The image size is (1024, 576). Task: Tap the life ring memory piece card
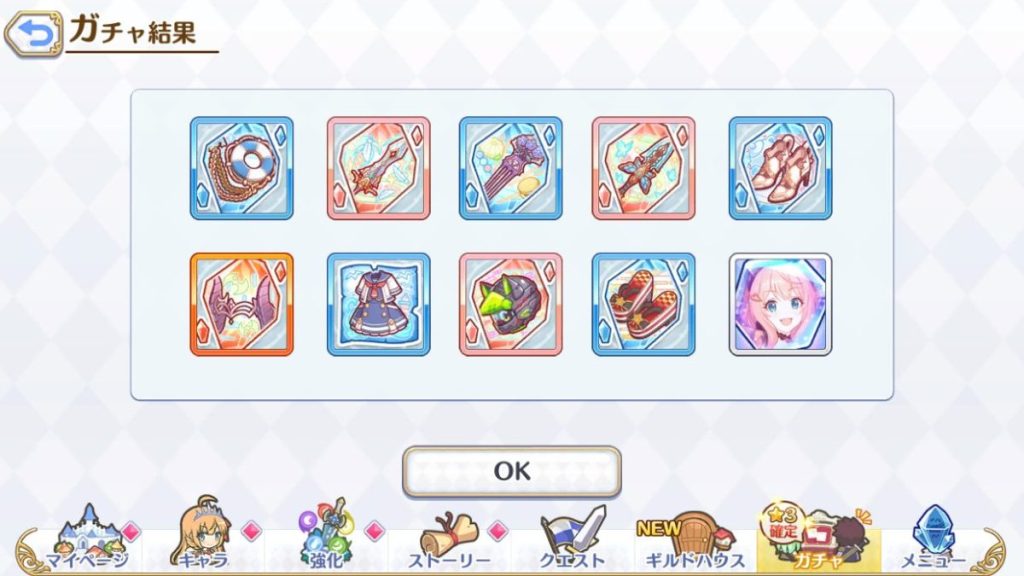[241, 168]
